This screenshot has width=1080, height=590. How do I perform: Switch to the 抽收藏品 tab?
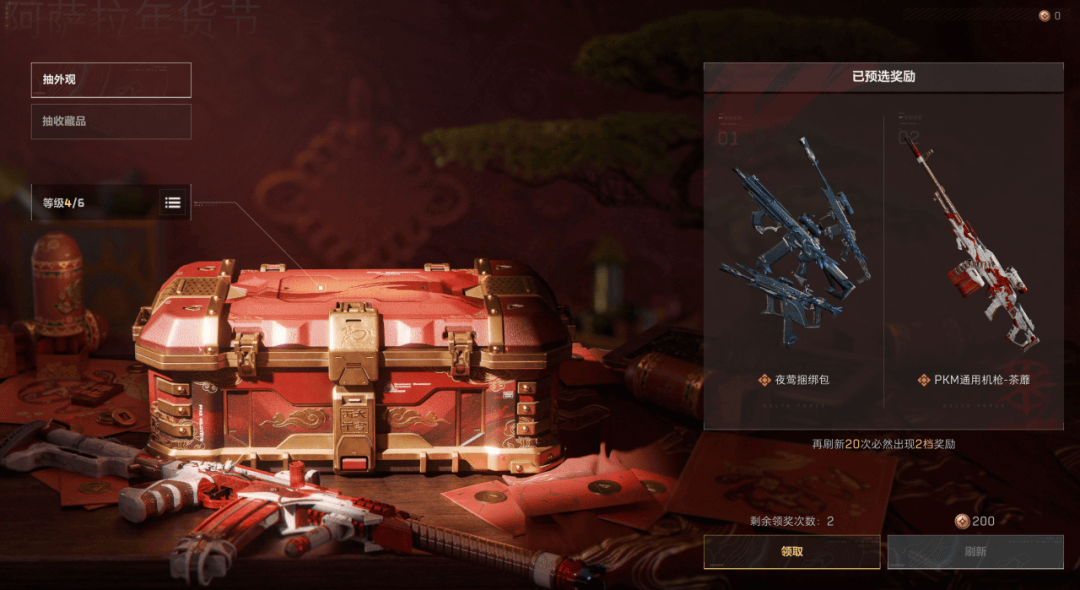pos(110,122)
